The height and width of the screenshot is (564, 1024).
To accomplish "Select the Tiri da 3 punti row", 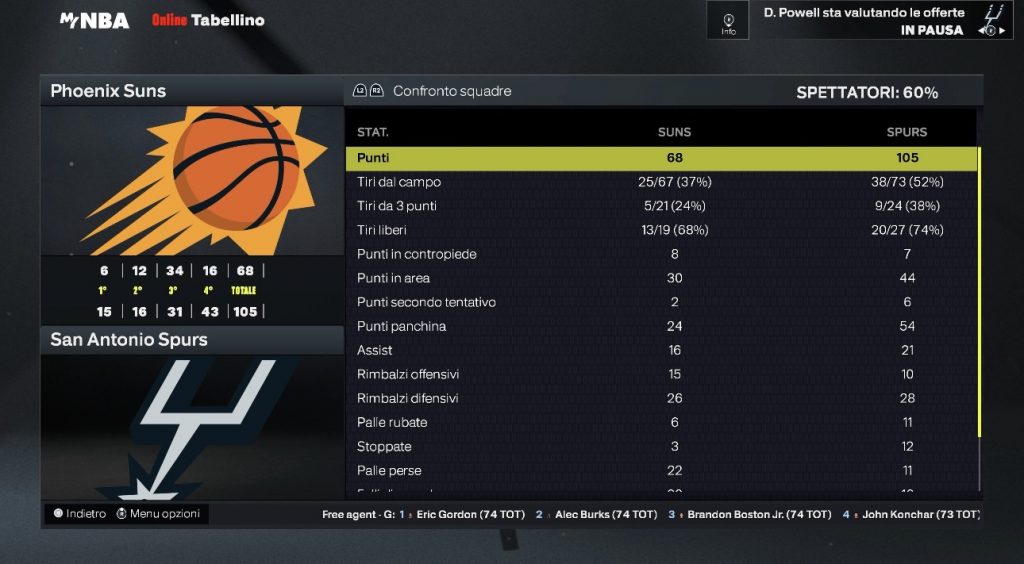I will click(661, 206).
